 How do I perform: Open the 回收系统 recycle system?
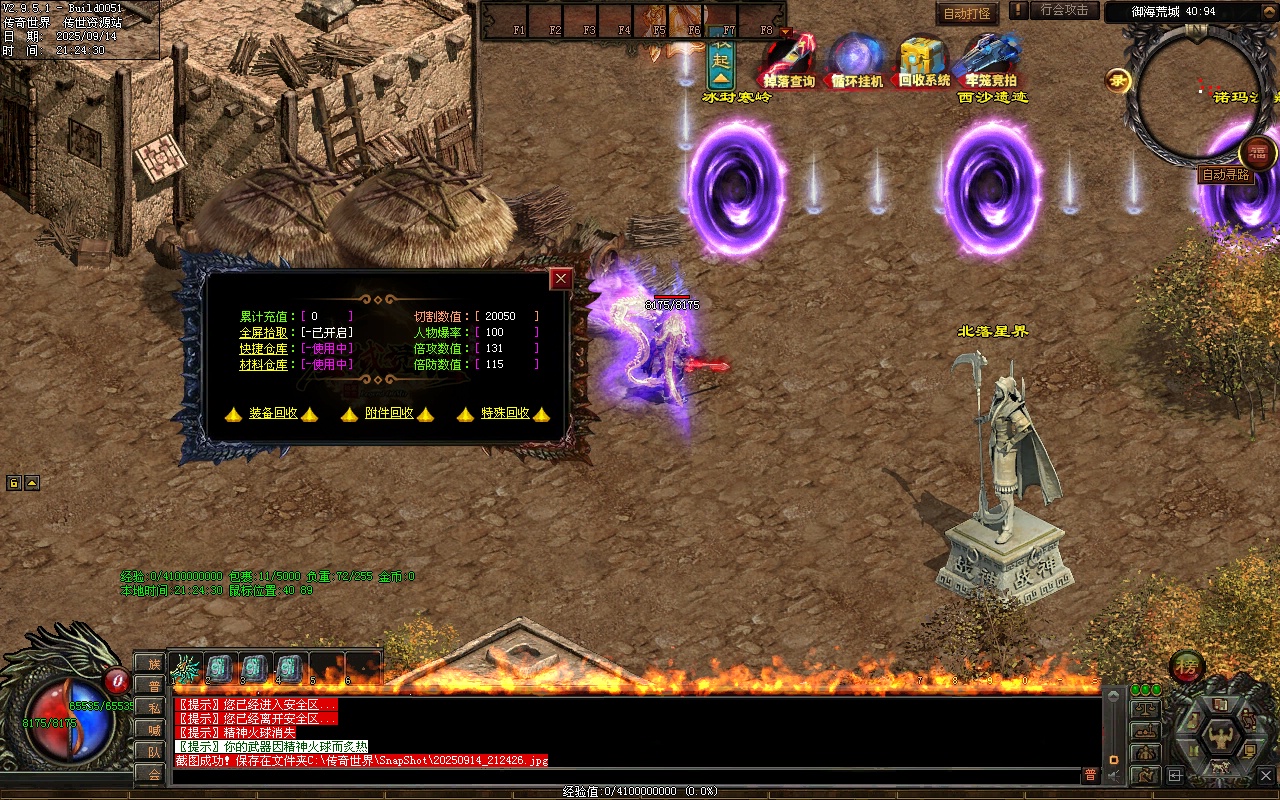pyautogui.click(x=924, y=61)
